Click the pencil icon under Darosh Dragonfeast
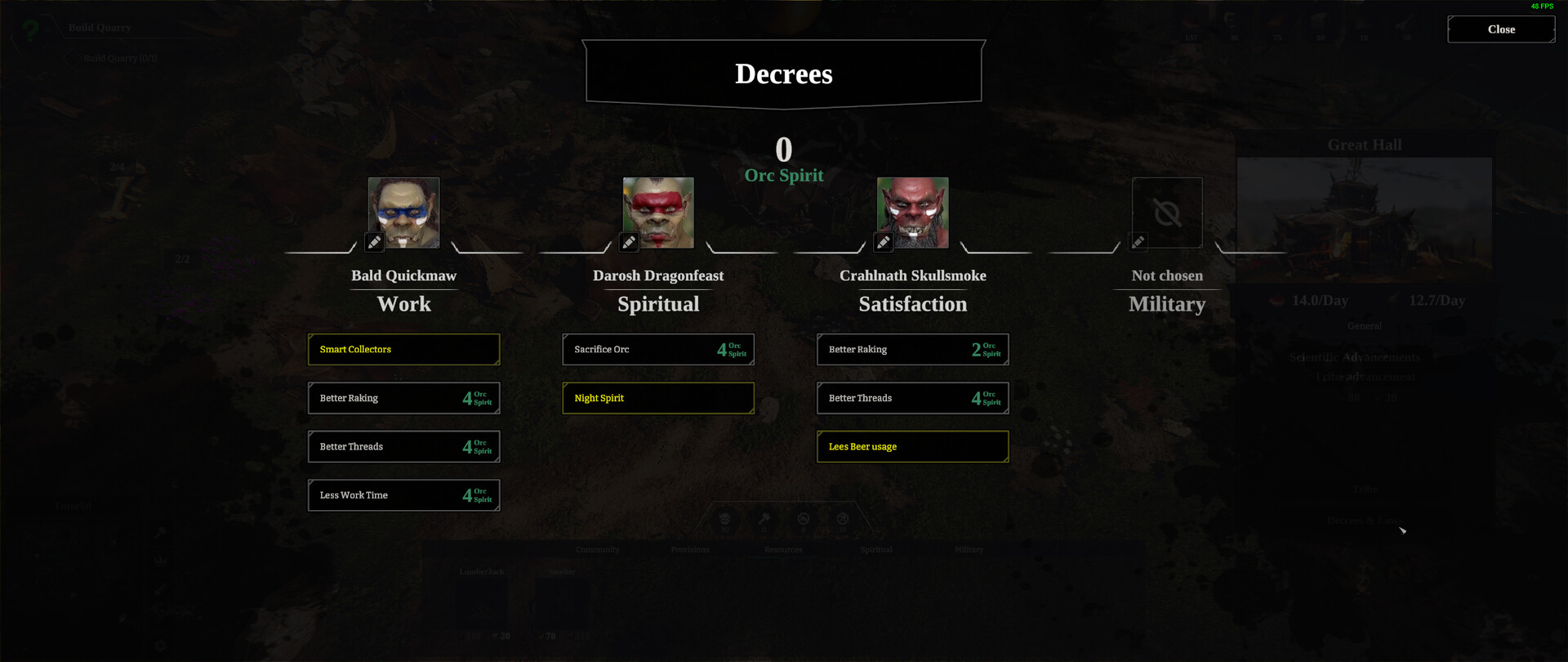This screenshot has height=662, width=1568. [x=630, y=242]
